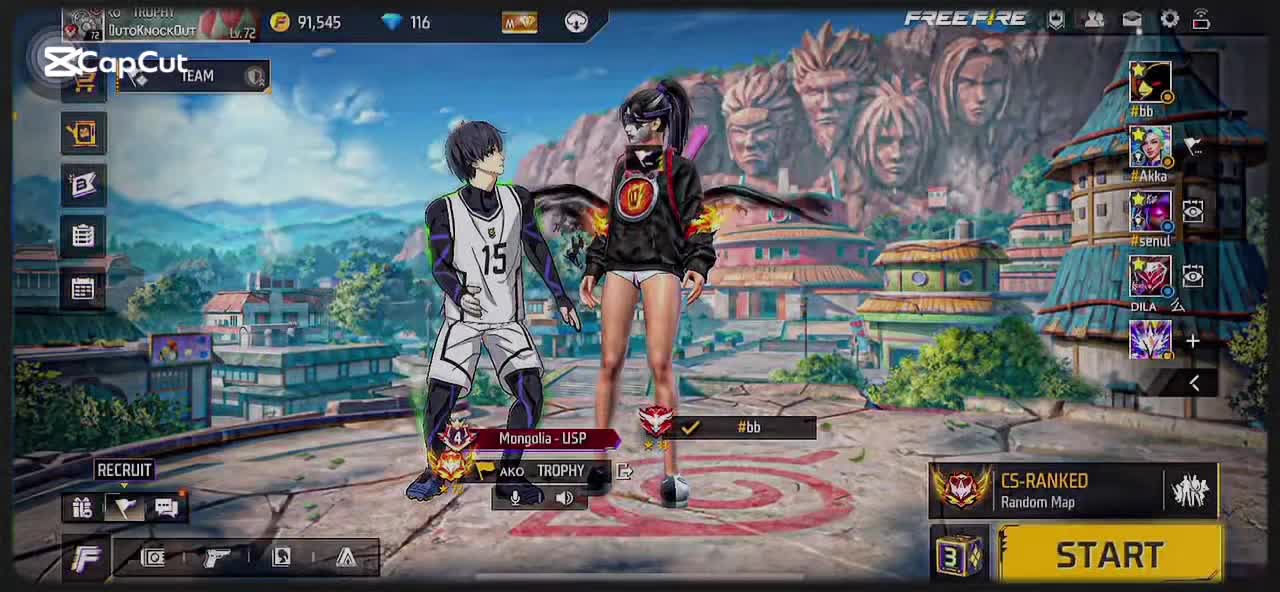The height and width of the screenshot is (592, 1280).
Task: Select the pistol weapons icon
Action: pos(216,557)
